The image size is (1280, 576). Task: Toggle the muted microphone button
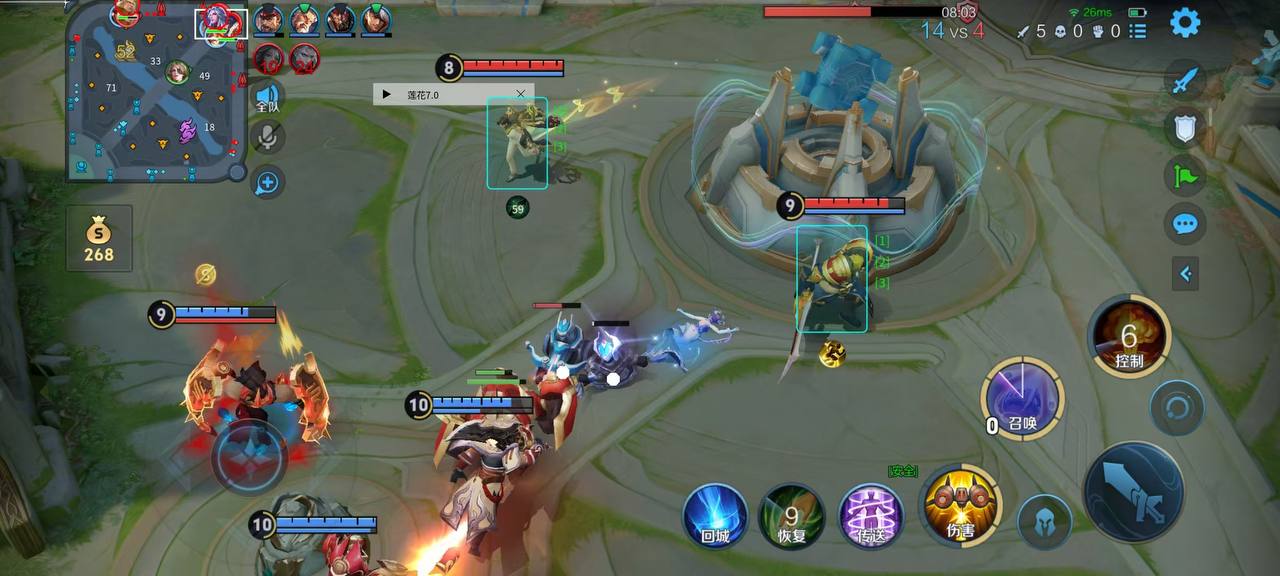tap(267, 138)
